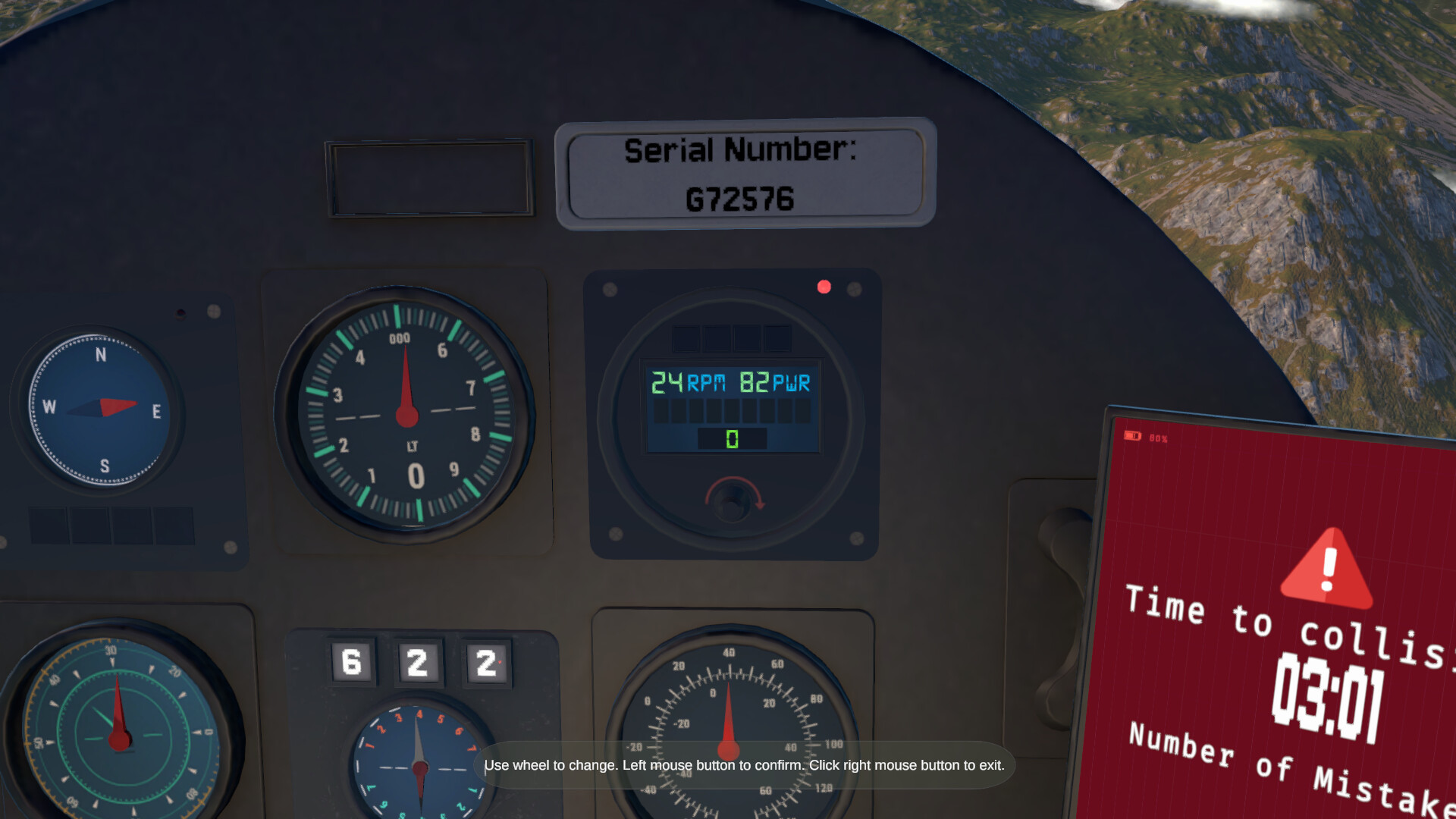The width and height of the screenshot is (1456, 819).
Task: Click the first digit counter showing 6
Action: coord(350,661)
